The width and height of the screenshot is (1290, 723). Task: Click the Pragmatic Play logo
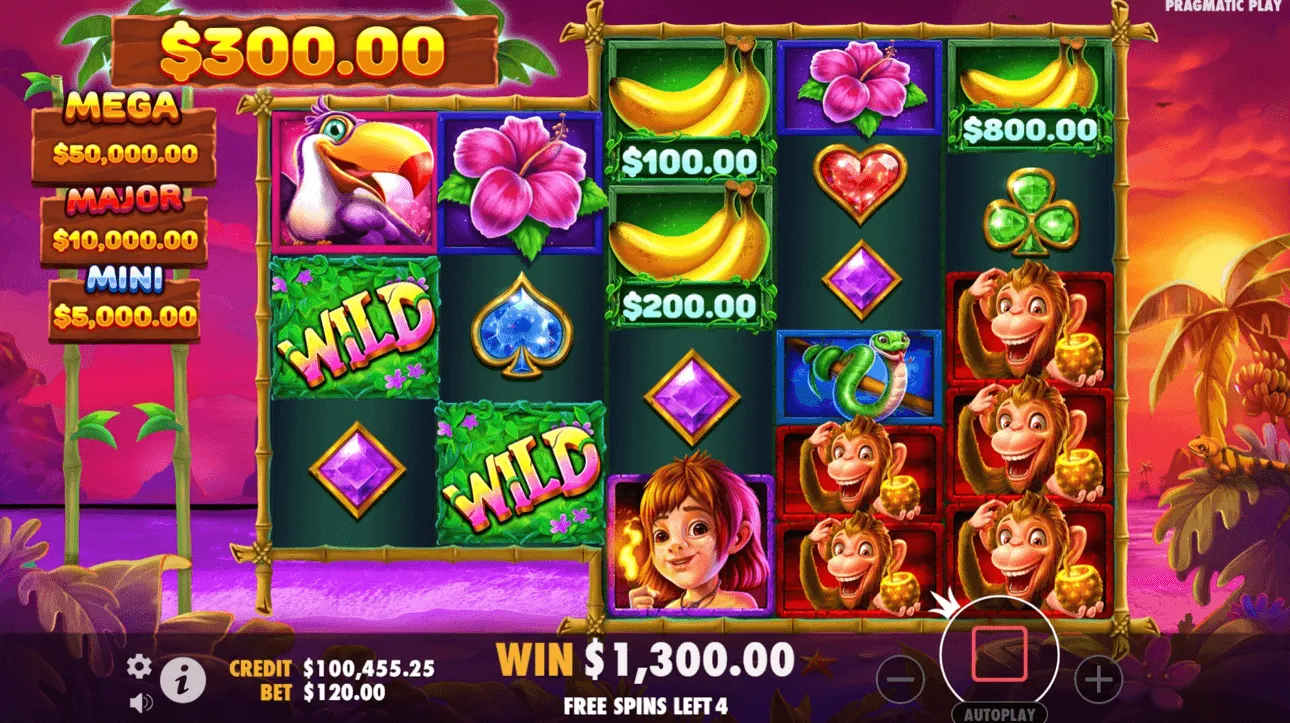(x=1222, y=8)
